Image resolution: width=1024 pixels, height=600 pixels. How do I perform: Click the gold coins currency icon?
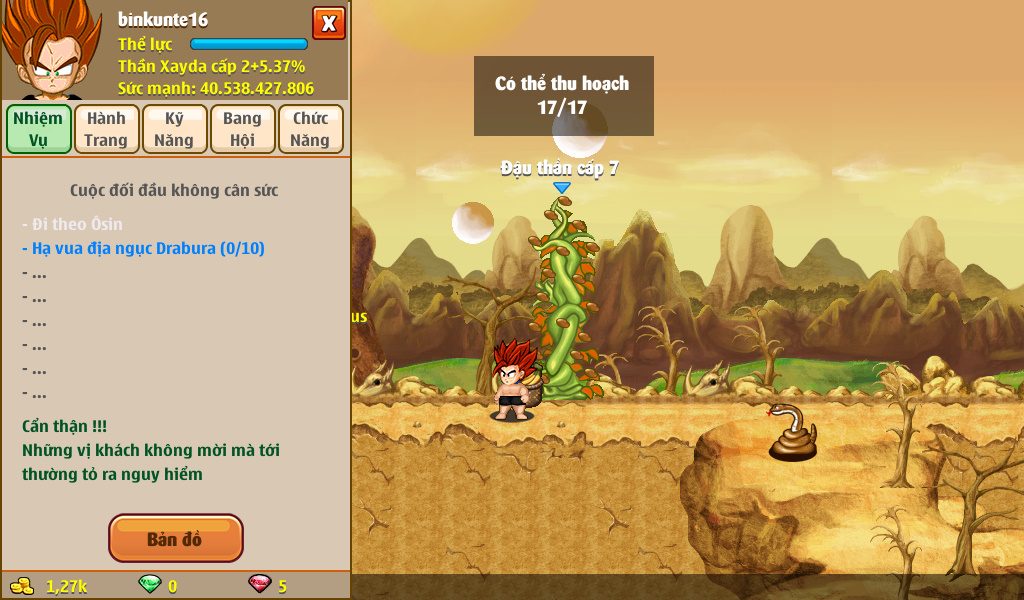pyautogui.click(x=22, y=585)
